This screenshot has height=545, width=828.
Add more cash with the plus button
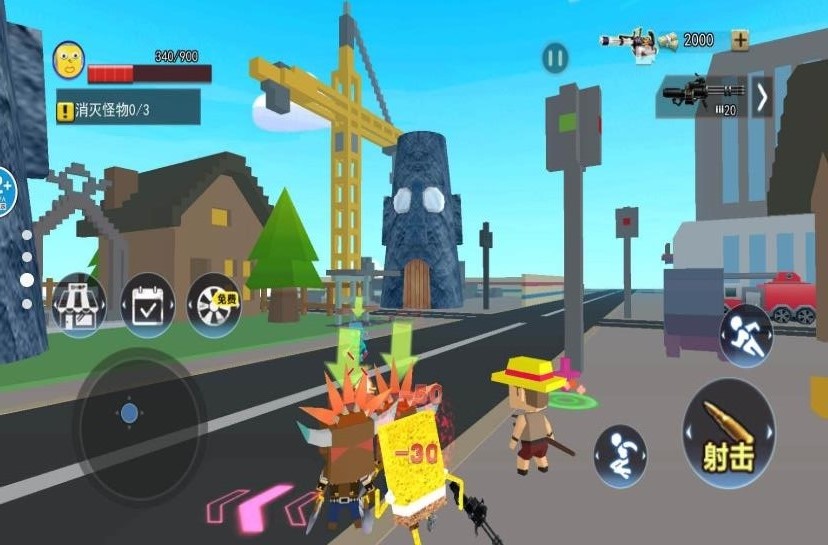739,40
